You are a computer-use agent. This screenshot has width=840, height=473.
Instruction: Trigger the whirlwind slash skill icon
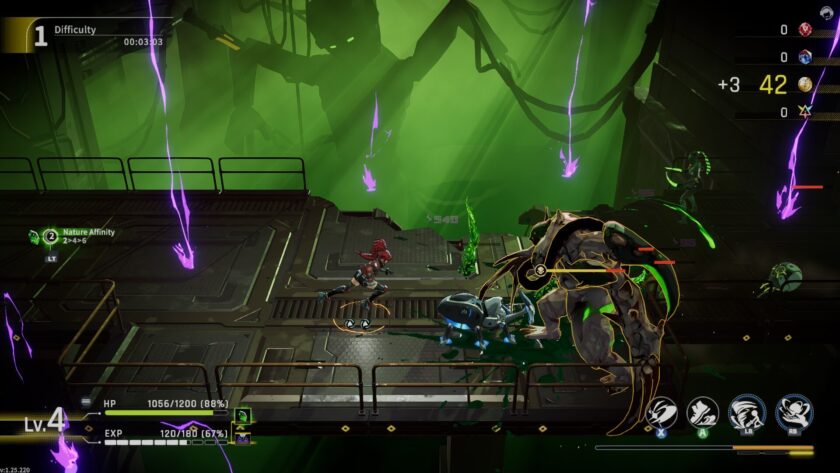(x=747, y=412)
